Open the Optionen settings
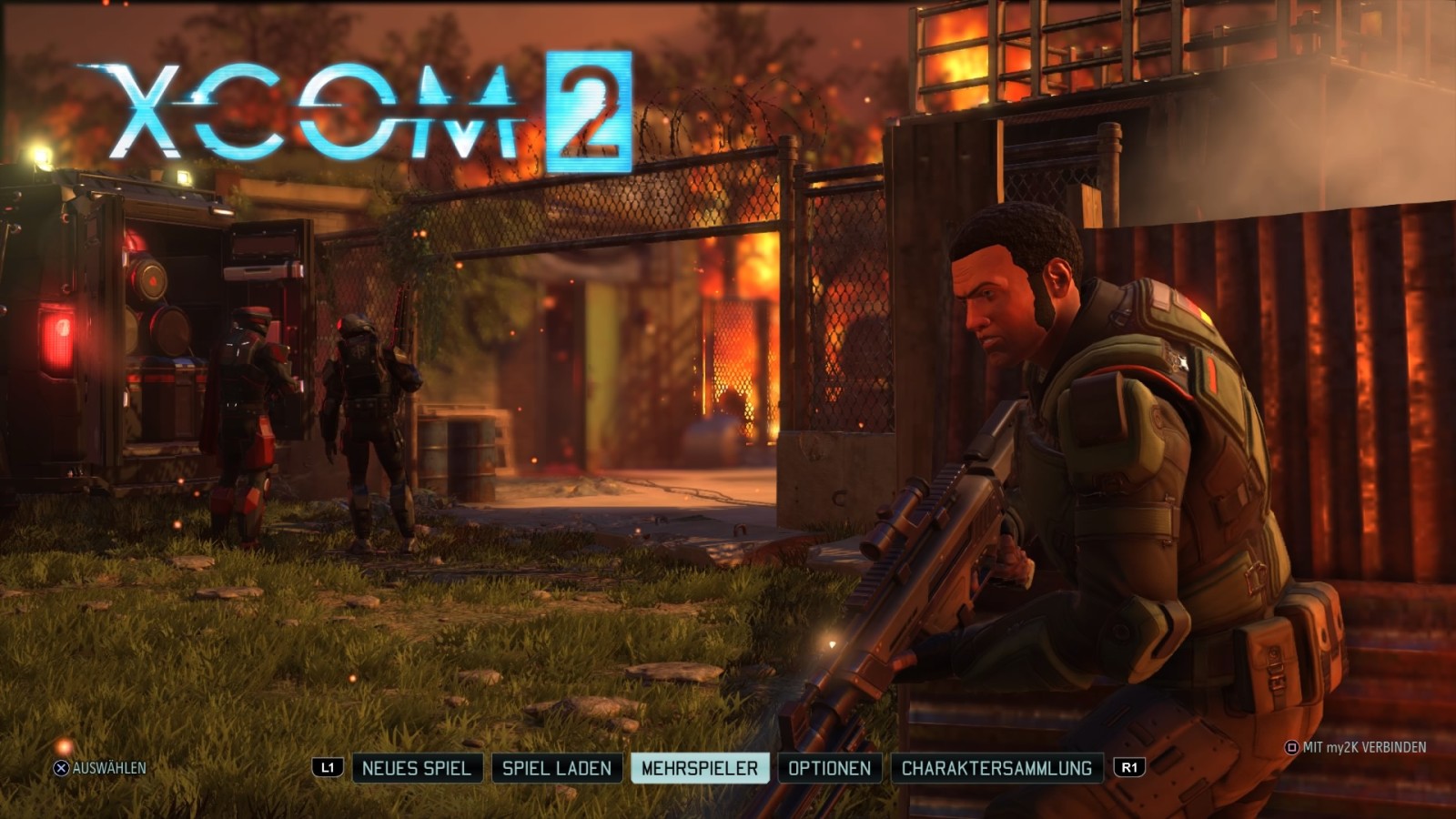This screenshot has width=1456, height=819. pyautogui.click(x=829, y=768)
